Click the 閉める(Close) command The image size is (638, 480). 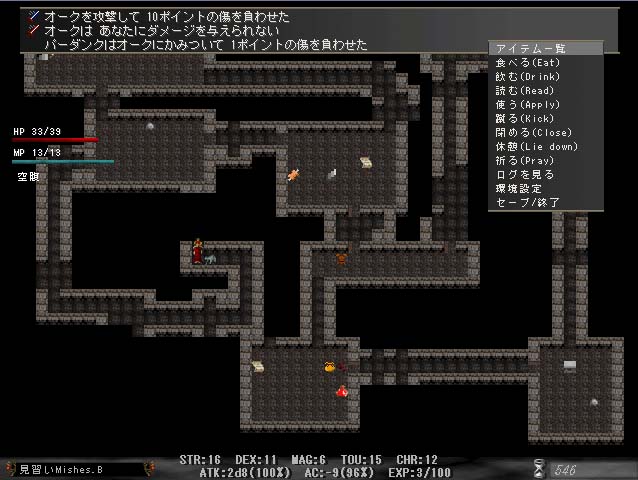[x=530, y=132]
